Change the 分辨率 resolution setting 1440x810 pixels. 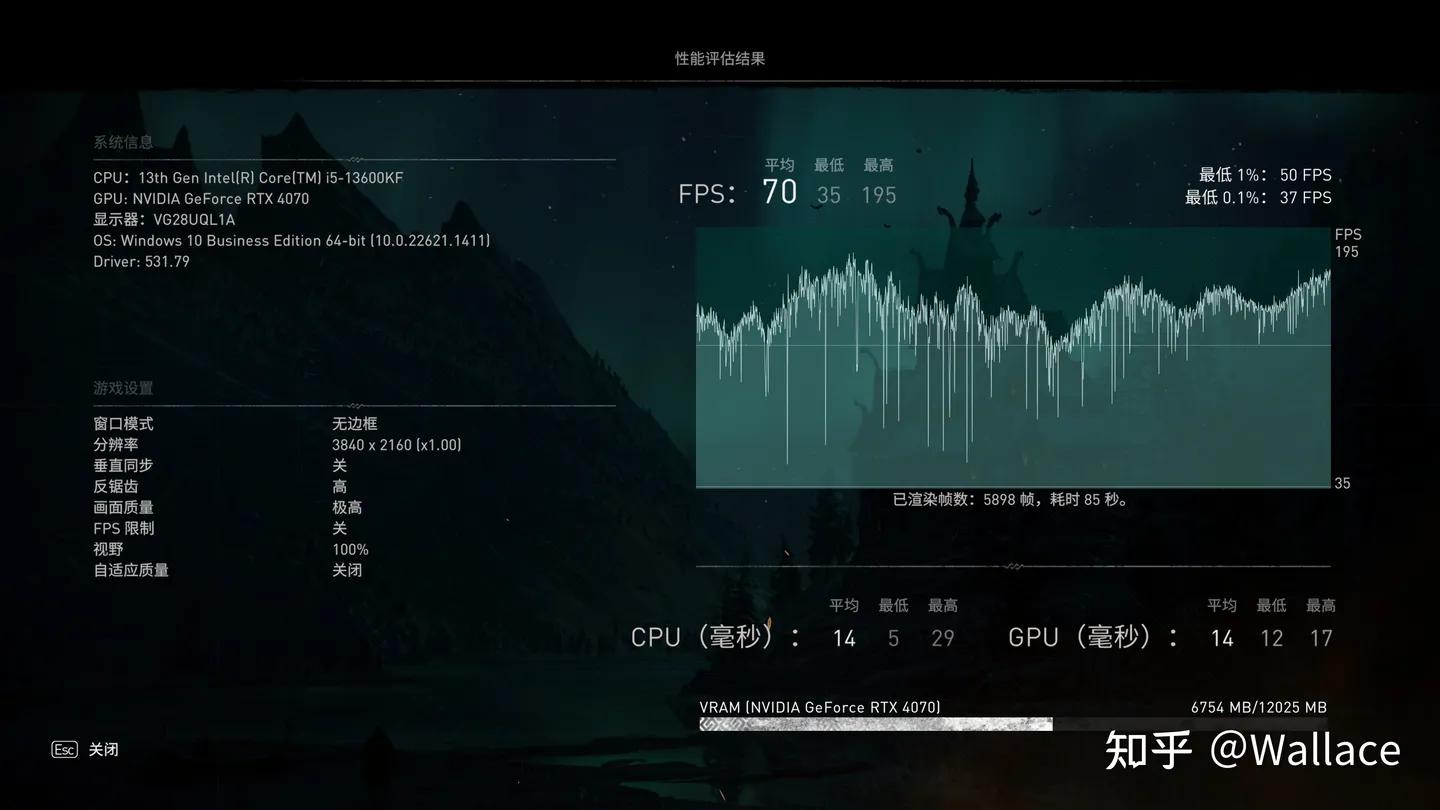click(396, 444)
